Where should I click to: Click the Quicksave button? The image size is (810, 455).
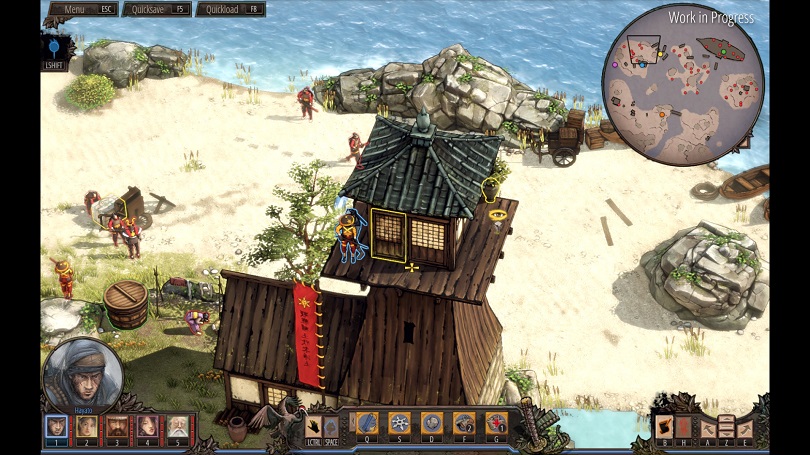156,9
